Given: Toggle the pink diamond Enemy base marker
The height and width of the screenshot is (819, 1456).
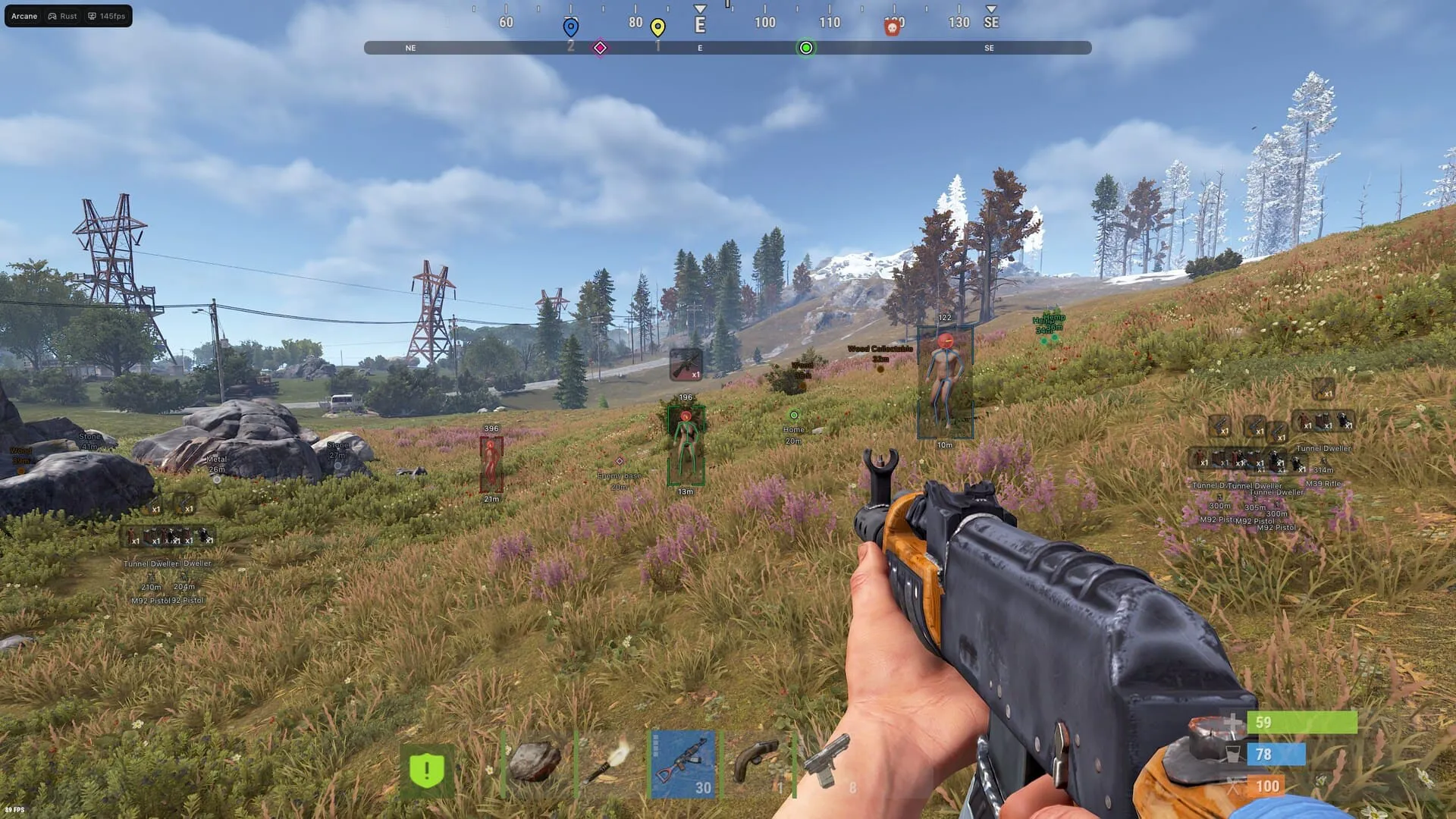Looking at the screenshot, I should [x=620, y=460].
